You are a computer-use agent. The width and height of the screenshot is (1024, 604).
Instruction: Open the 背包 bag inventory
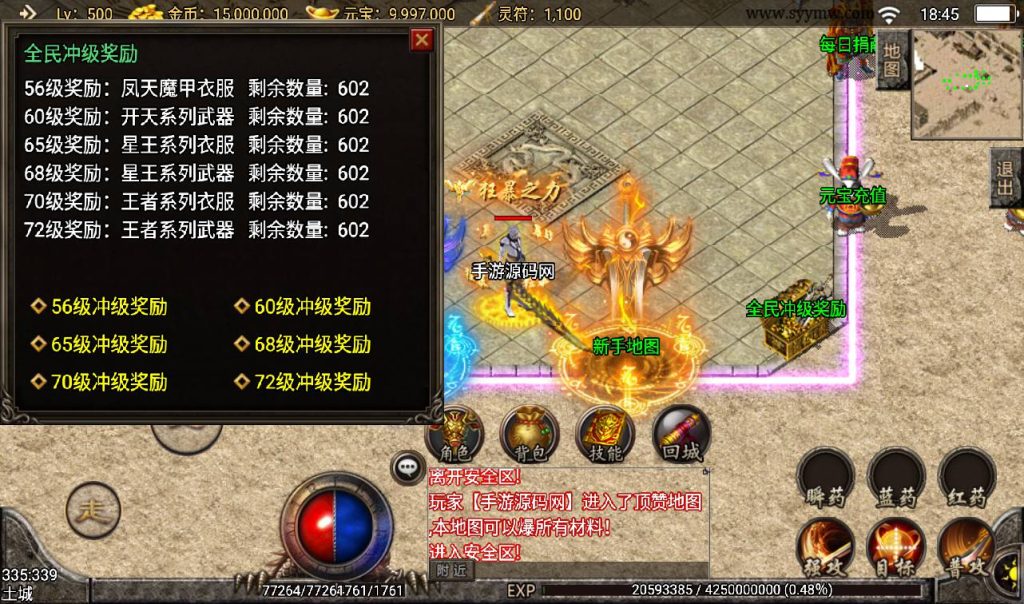pos(530,434)
